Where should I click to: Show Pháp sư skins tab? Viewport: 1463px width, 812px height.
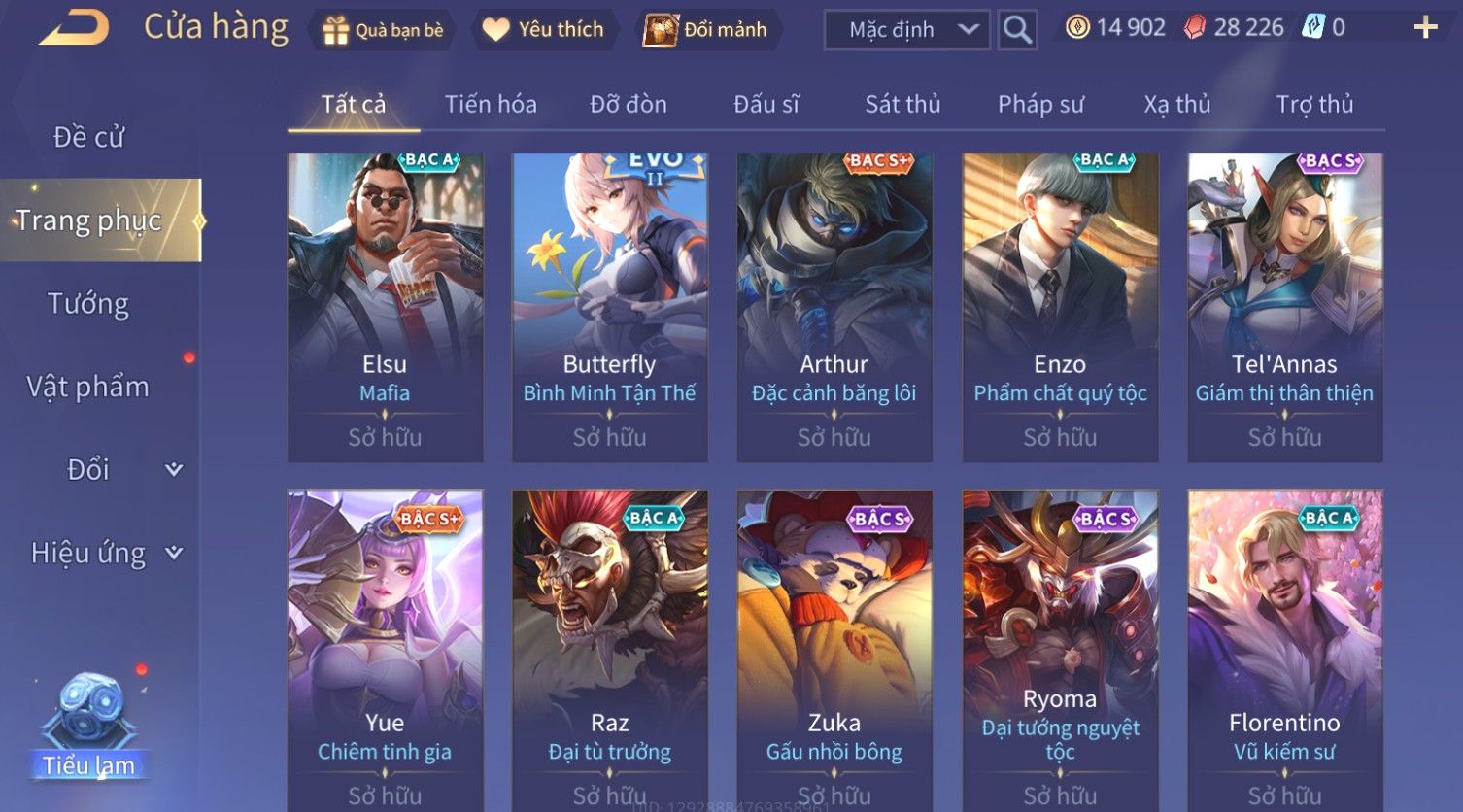(x=1040, y=104)
